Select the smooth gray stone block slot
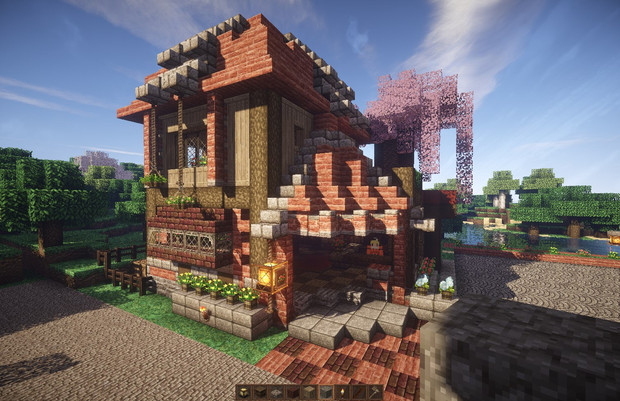This screenshot has height=401, width=620. [x=325, y=392]
